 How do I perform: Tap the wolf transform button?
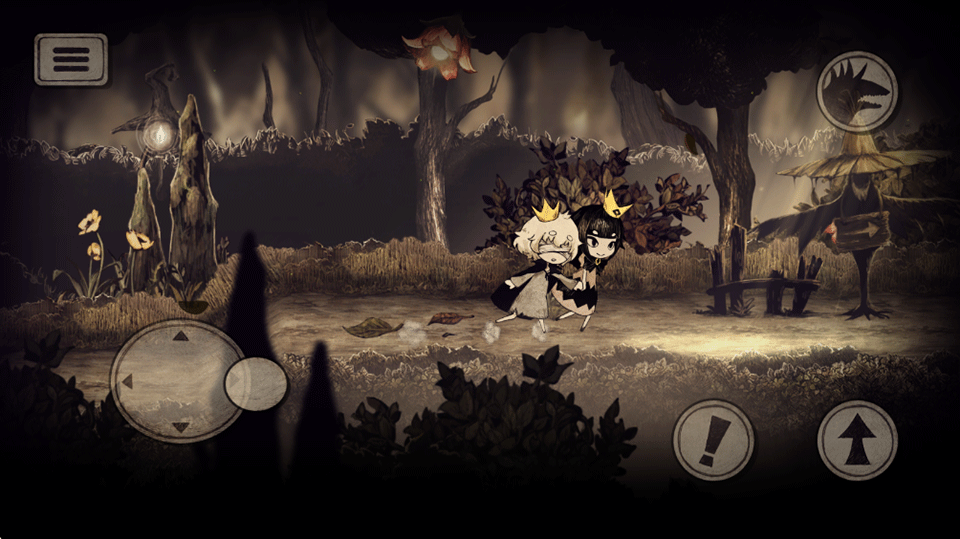coord(857,91)
